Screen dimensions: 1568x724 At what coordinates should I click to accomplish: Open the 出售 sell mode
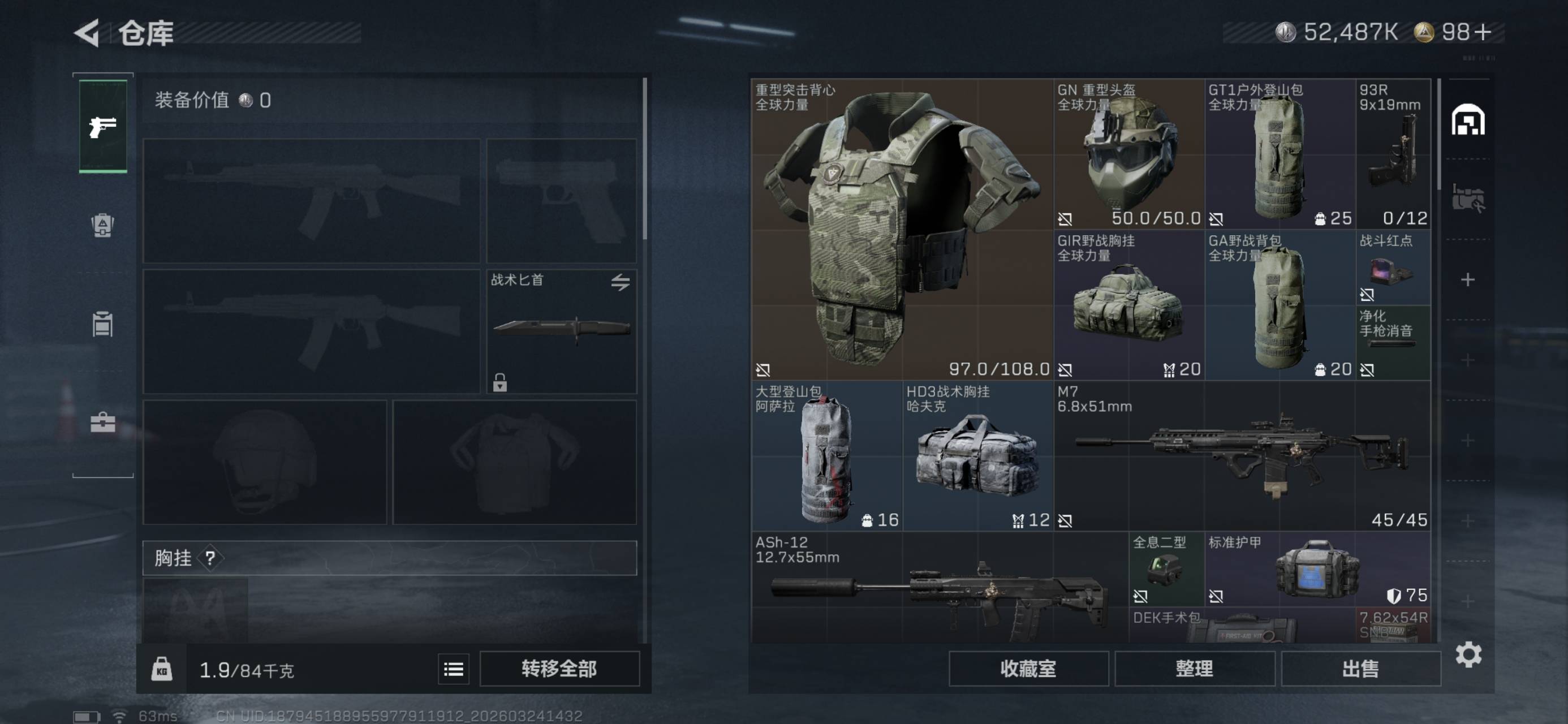(1360, 669)
